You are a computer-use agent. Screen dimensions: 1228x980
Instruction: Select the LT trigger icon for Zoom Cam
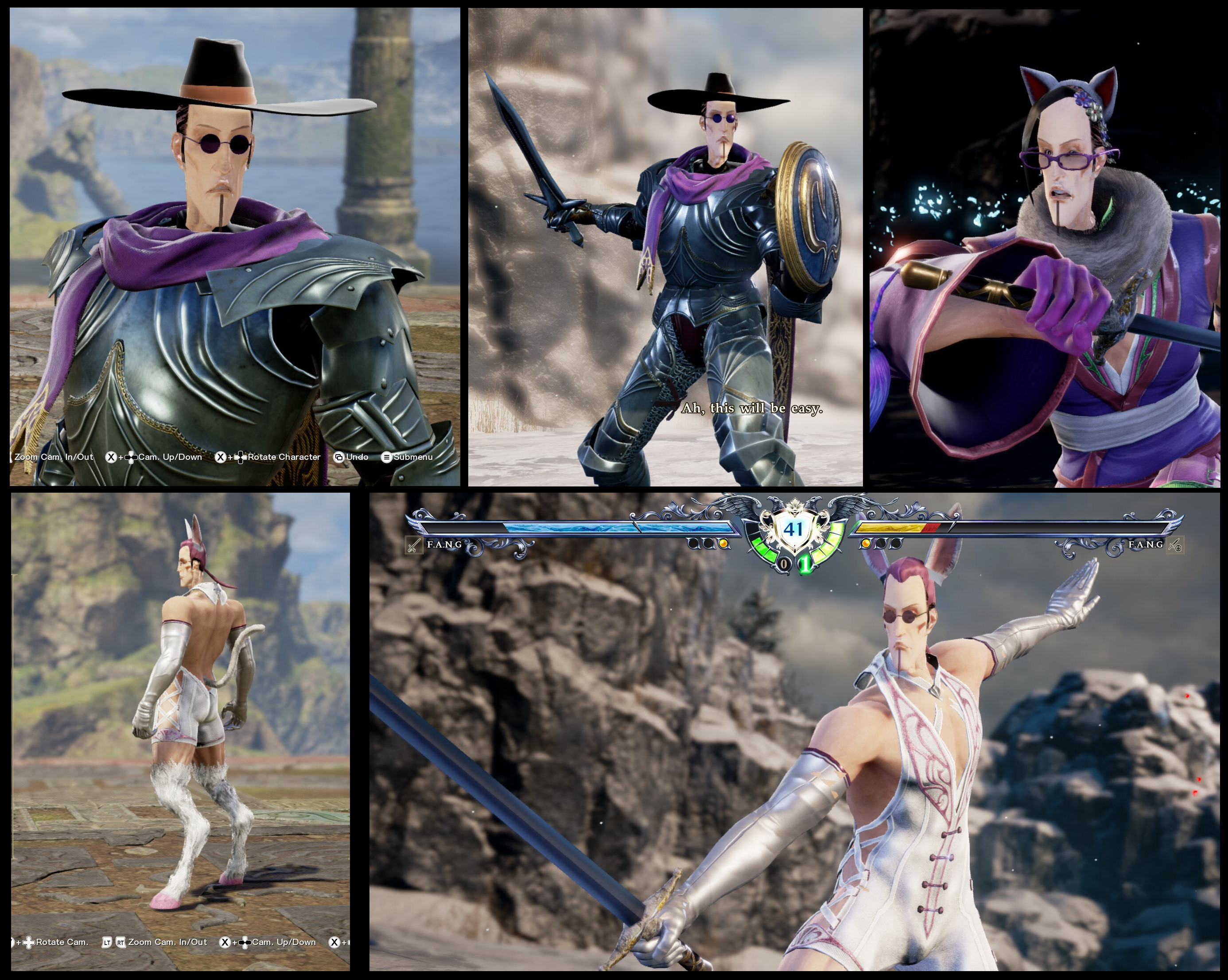pos(106,942)
